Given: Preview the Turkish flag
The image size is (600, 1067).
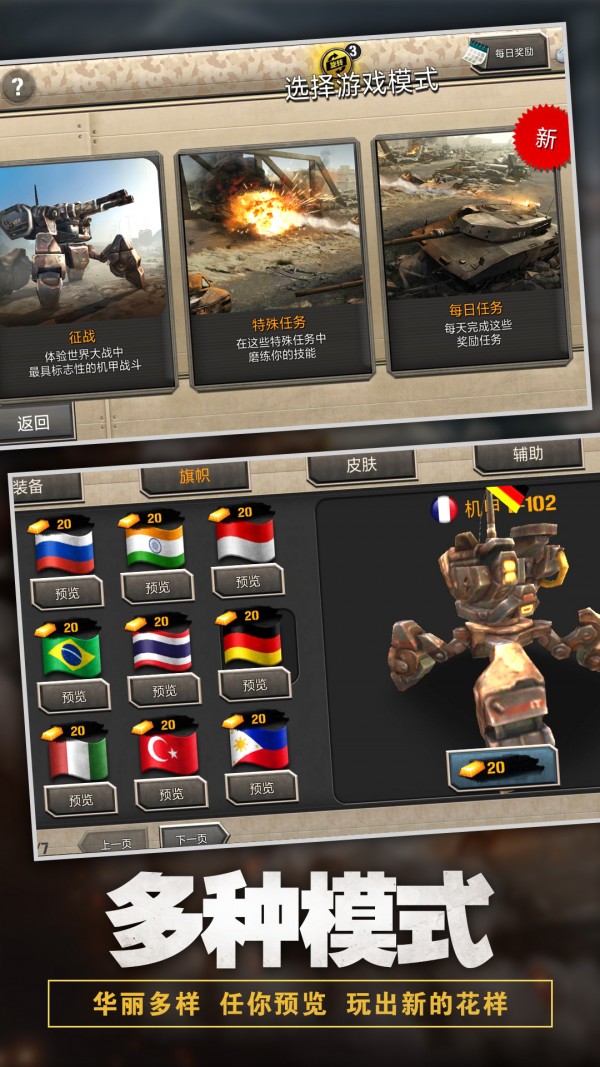Looking at the screenshot, I should coord(172,793).
